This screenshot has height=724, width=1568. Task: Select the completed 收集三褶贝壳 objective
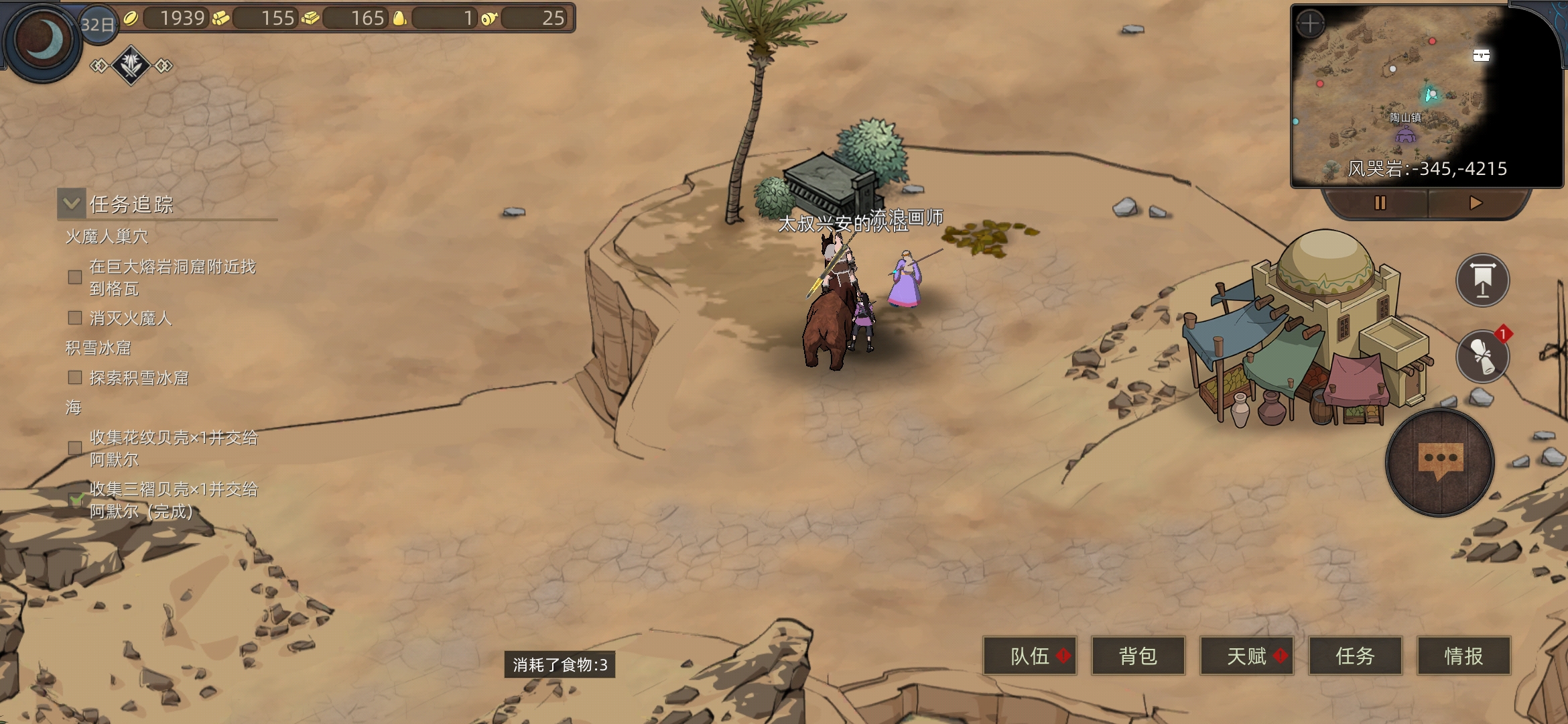pyautogui.click(x=173, y=499)
